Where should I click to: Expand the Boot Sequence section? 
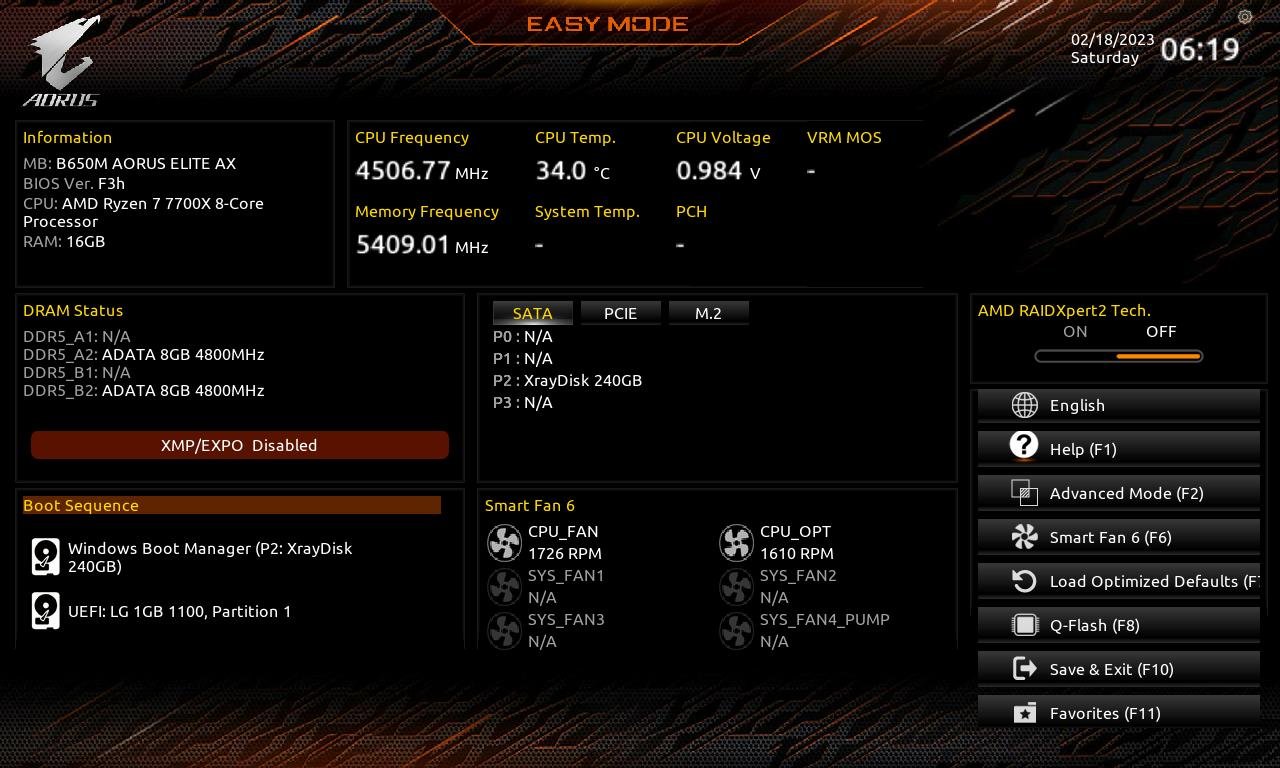pos(232,505)
